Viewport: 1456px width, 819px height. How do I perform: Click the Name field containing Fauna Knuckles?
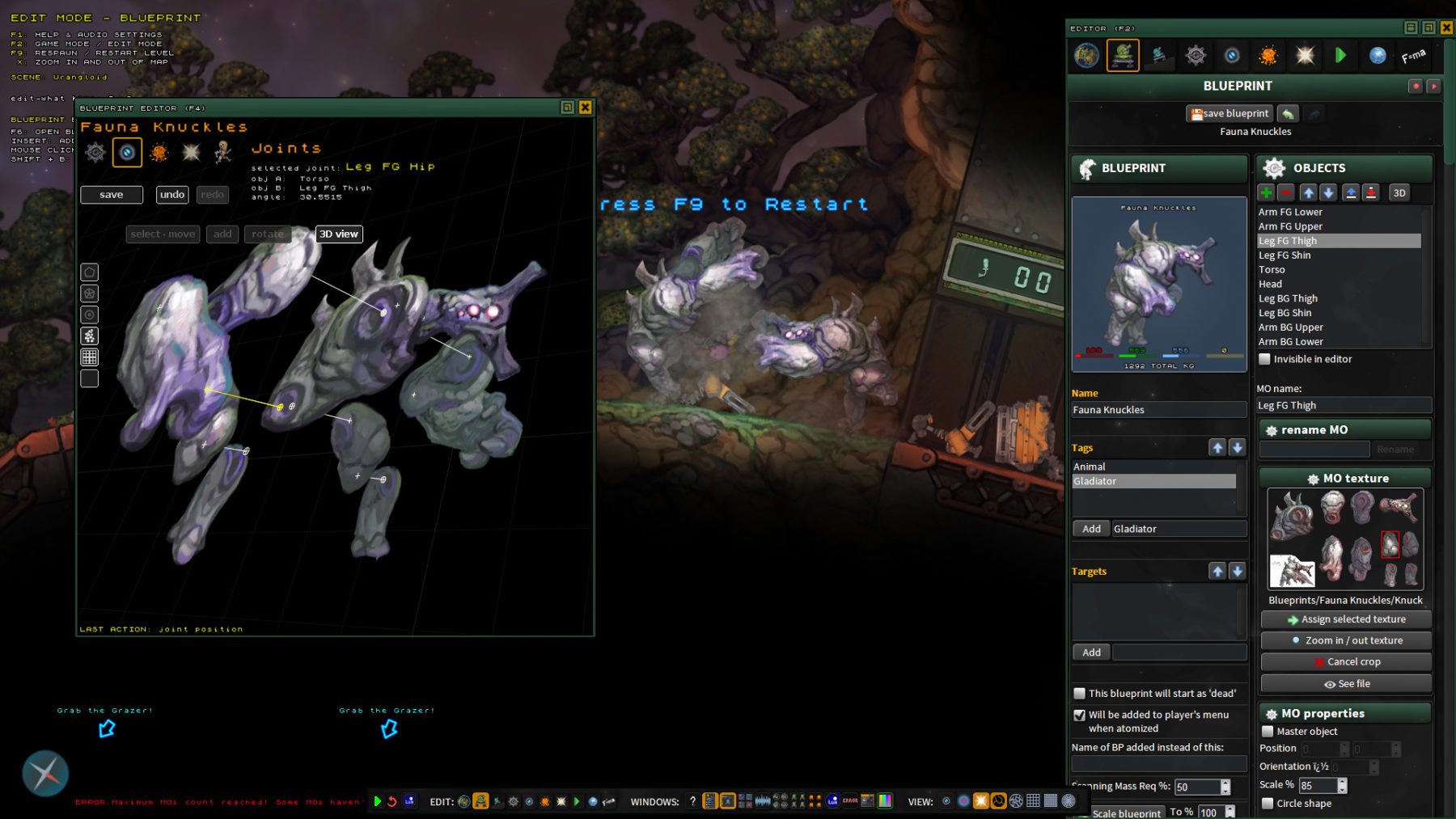pyautogui.click(x=1158, y=410)
